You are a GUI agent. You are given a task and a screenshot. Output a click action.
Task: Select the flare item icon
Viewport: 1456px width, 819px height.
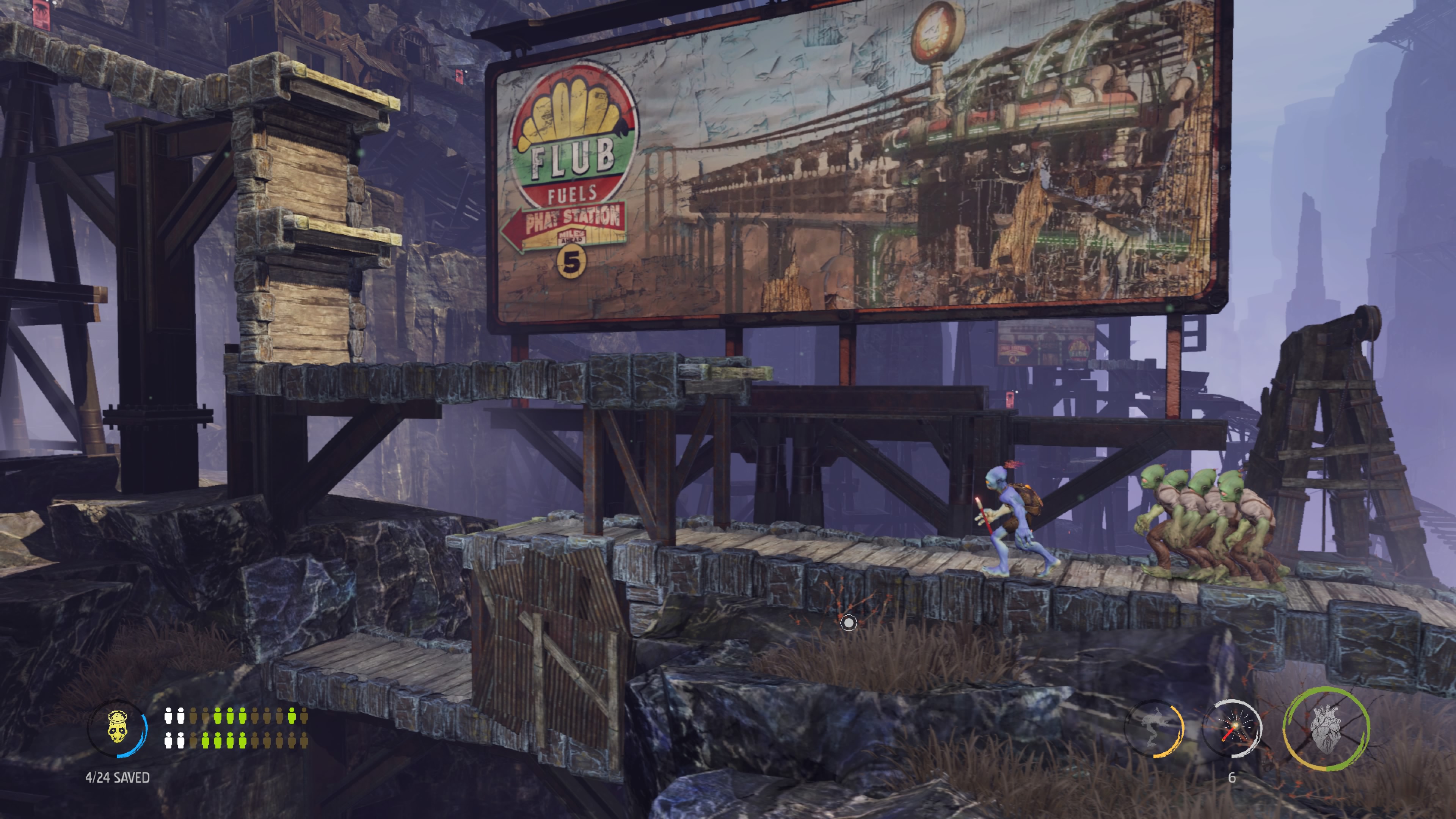[x=1233, y=728]
